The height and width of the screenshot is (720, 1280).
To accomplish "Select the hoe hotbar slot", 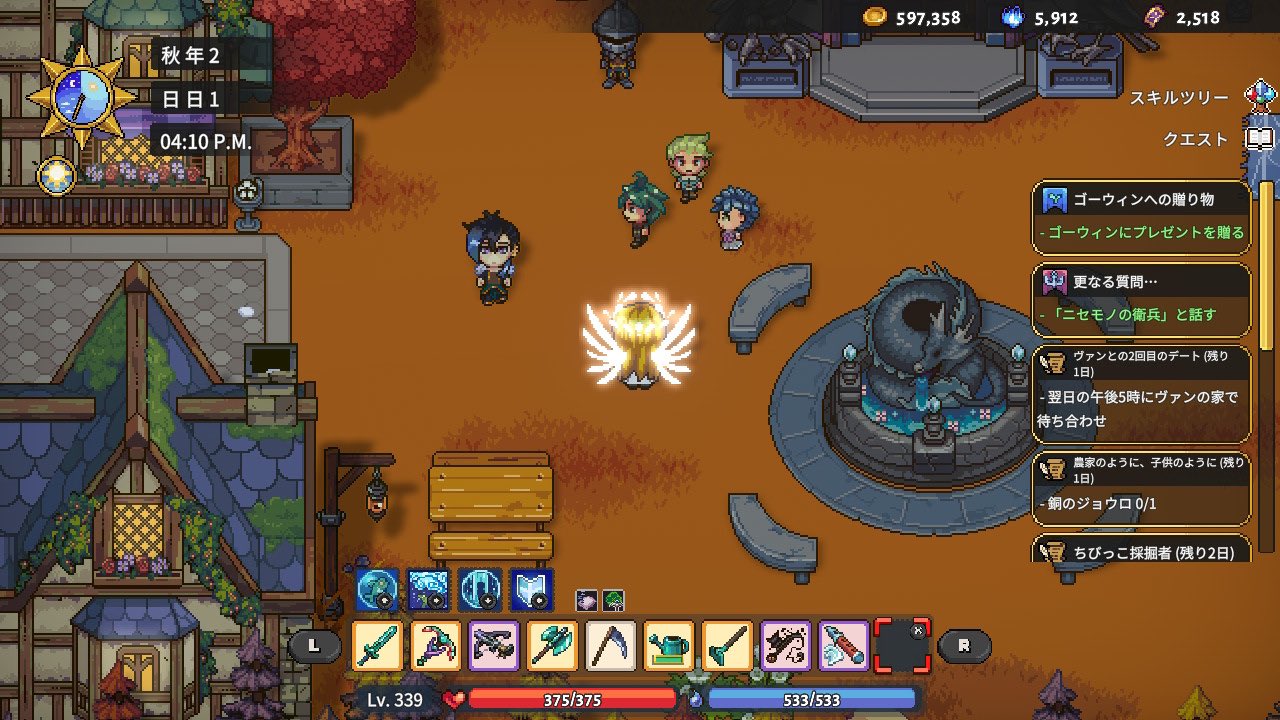I will click(726, 645).
